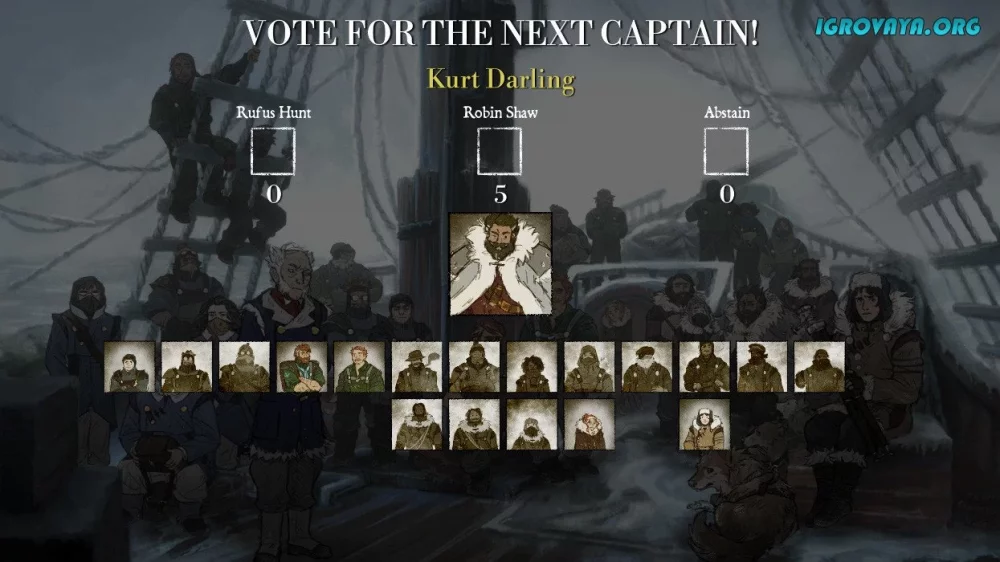Choose the red-haired woman's portrait
The height and width of the screenshot is (562, 1000).
590,425
